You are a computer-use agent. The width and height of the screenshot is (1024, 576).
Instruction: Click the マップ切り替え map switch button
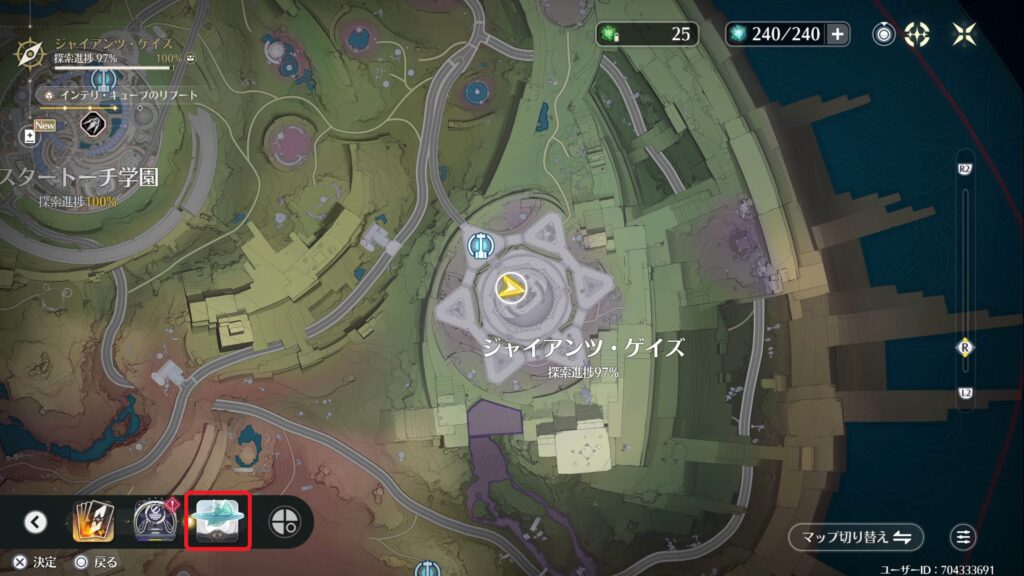tap(855, 537)
